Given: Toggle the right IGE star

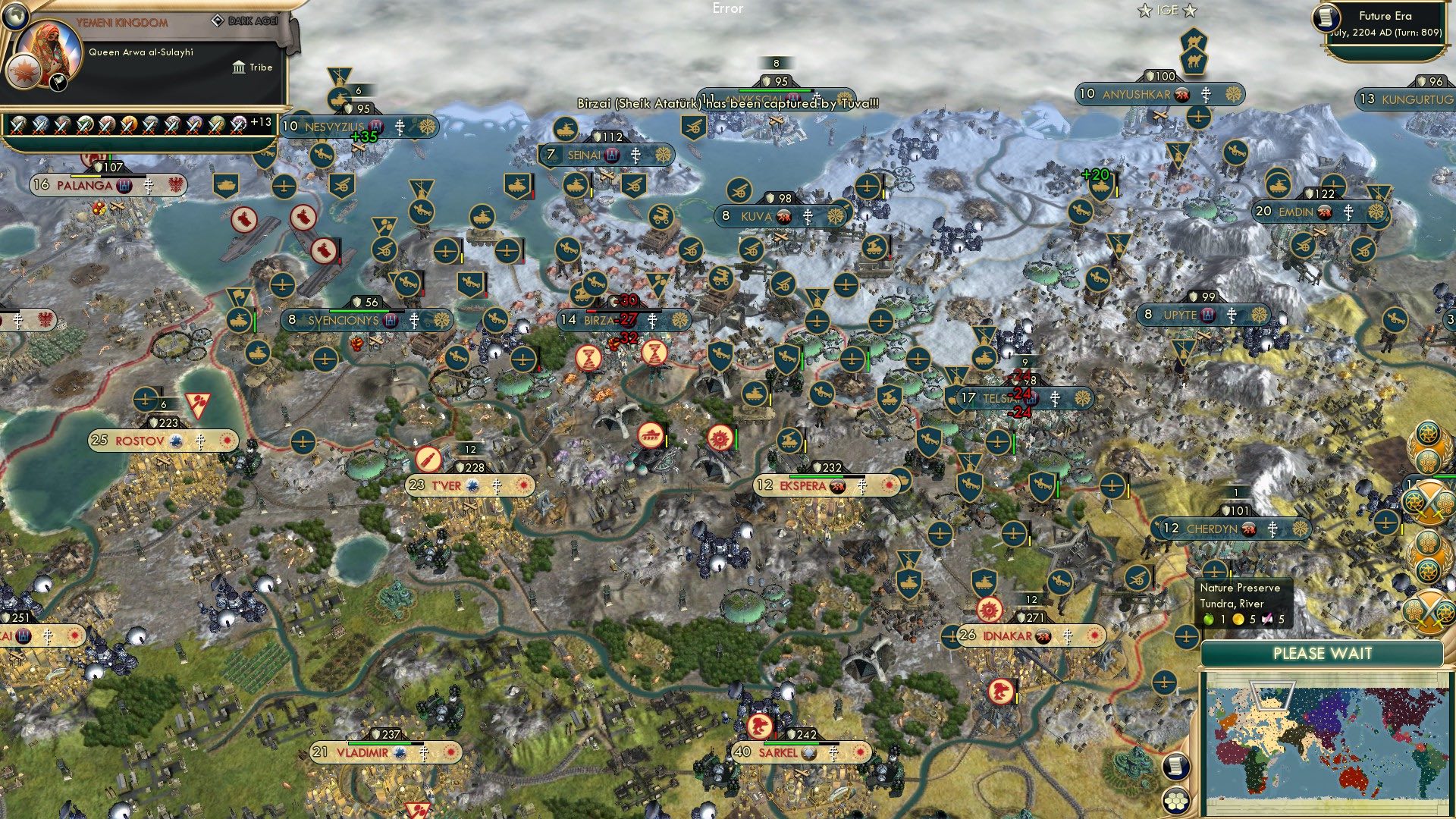Looking at the screenshot, I should tap(1190, 11).
